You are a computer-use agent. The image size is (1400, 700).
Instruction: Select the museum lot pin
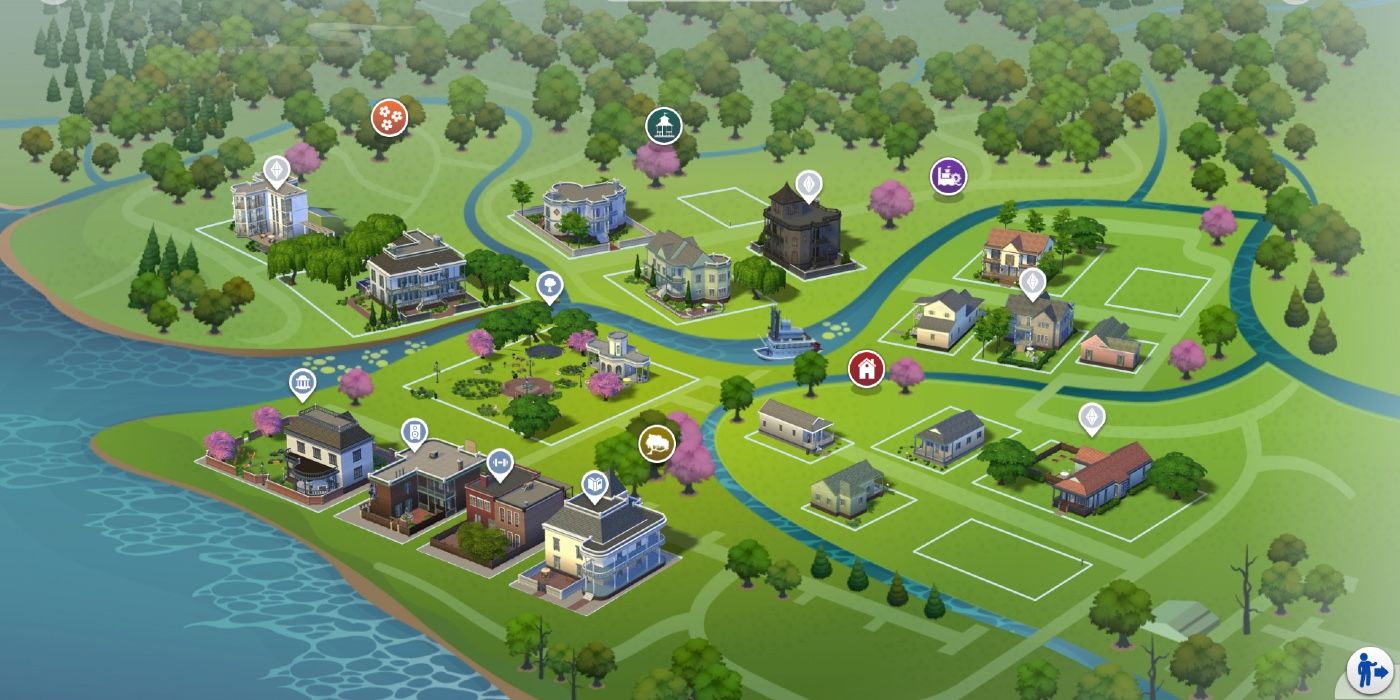point(302,383)
